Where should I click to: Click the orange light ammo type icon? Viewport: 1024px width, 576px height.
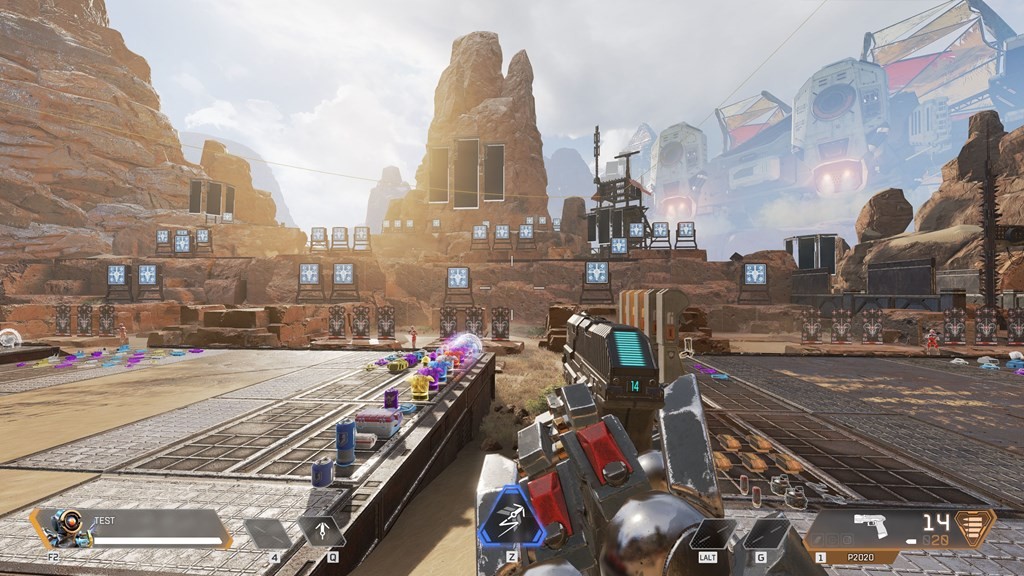click(x=975, y=526)
